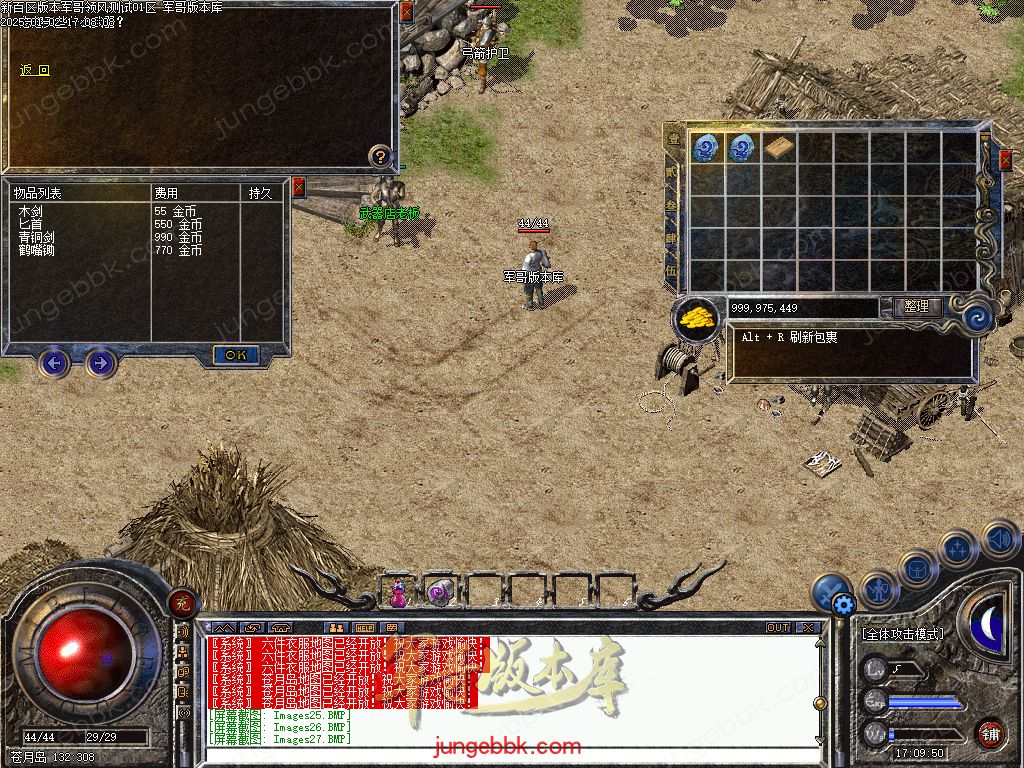Go to previous shop page arrow

click(54, 362)
